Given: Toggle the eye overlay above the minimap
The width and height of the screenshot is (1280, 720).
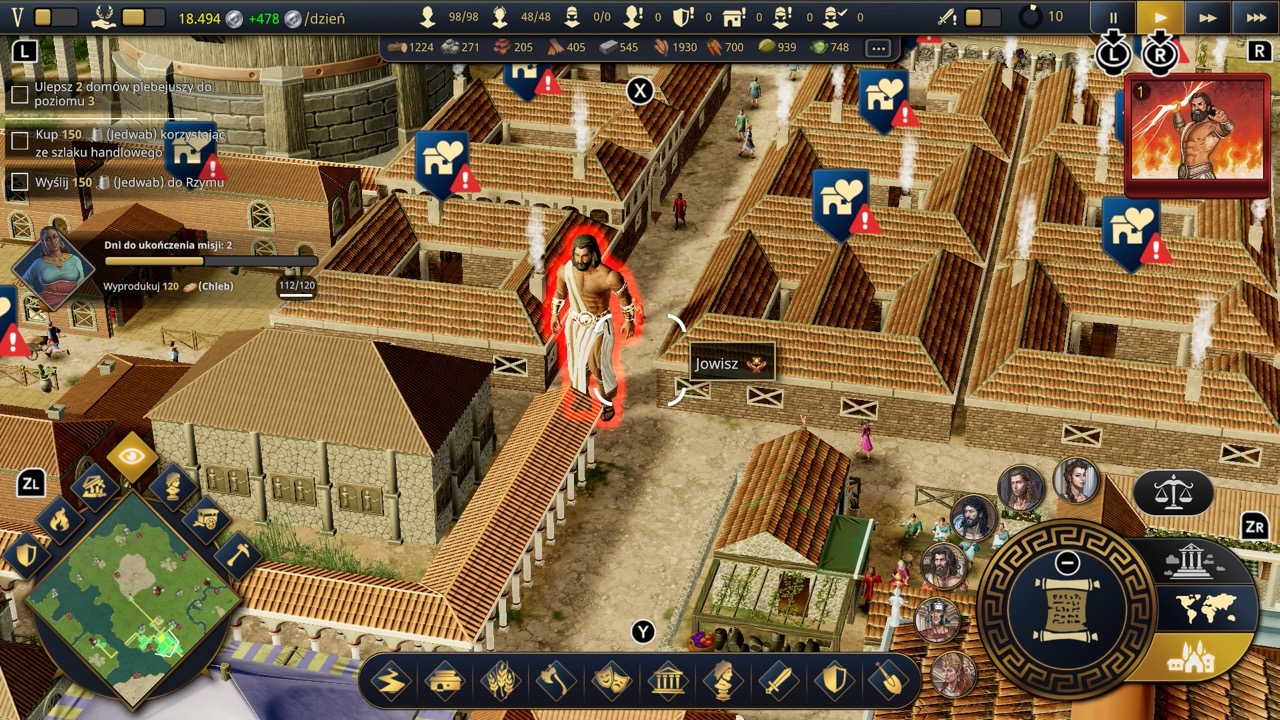Looking at the screenshot, I should (132, 457).
